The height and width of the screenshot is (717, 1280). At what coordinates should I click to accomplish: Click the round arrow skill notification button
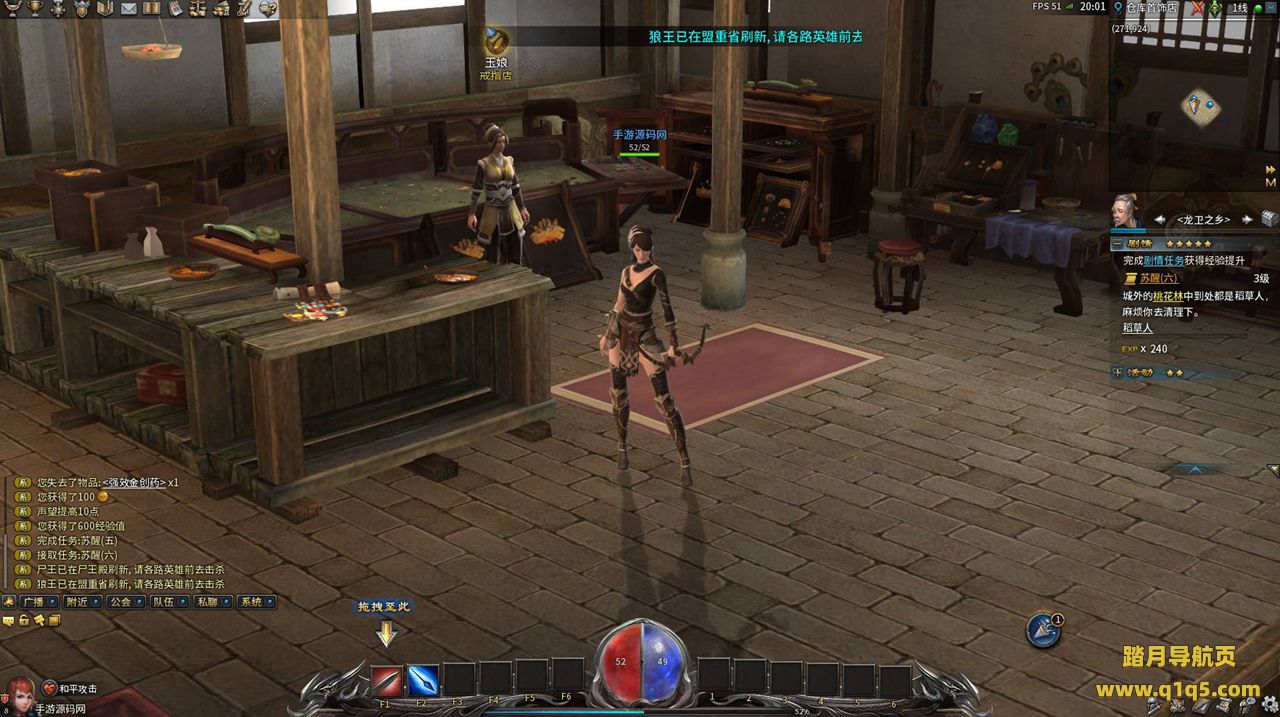tap(1043, 629)
